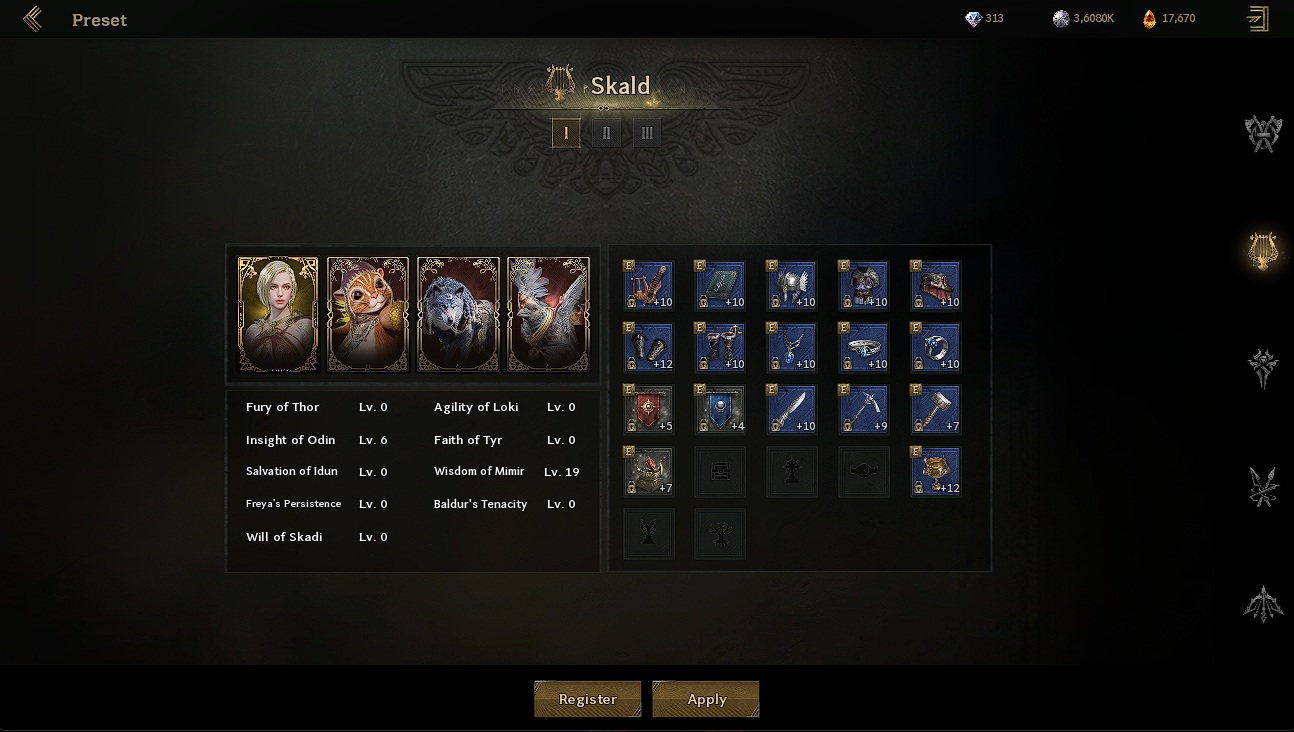Switch to preset slot II
This screenshot has width=1294, height=732.
click(606, 133)
